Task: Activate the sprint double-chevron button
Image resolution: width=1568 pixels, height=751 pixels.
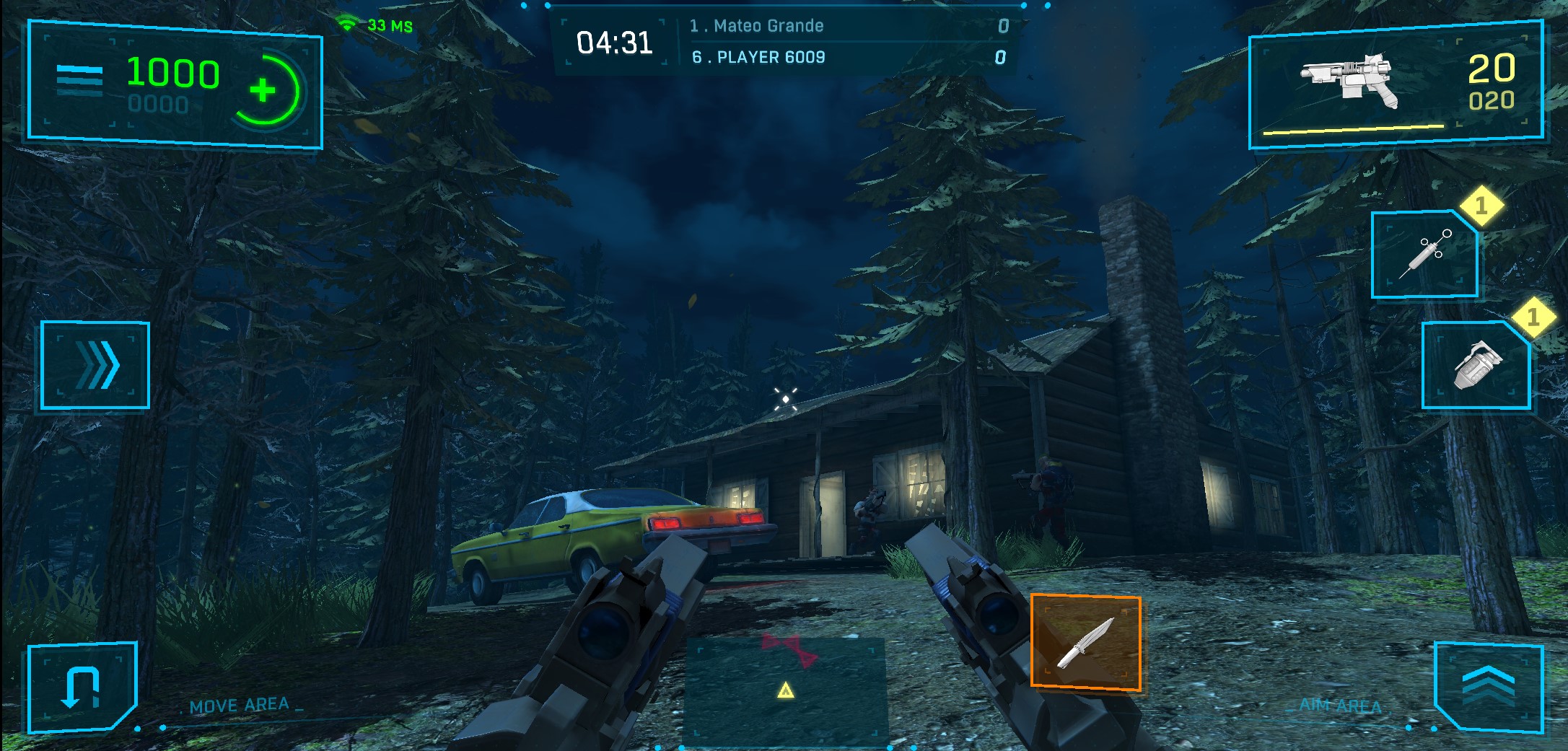Action: coord(95,365)
